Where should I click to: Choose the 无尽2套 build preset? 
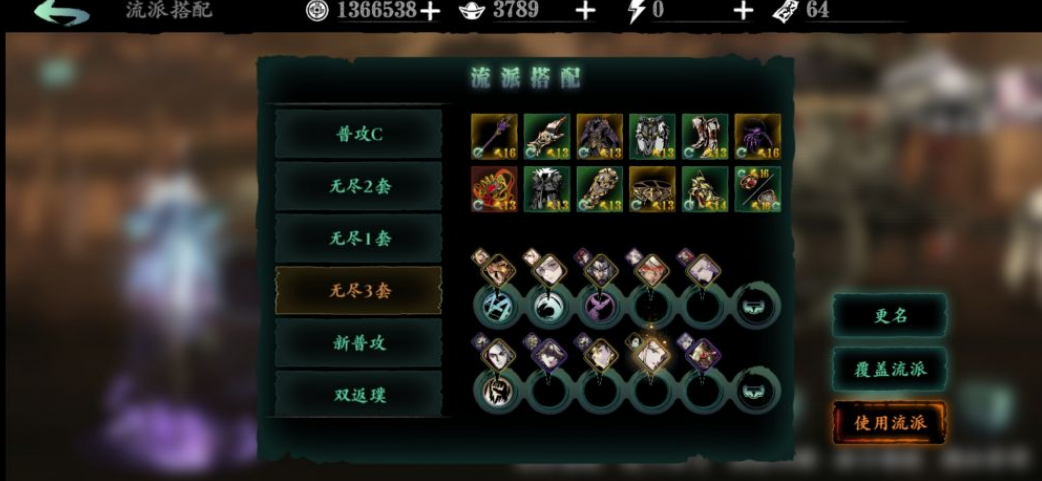pyautogui.click(x=358, y=186)
